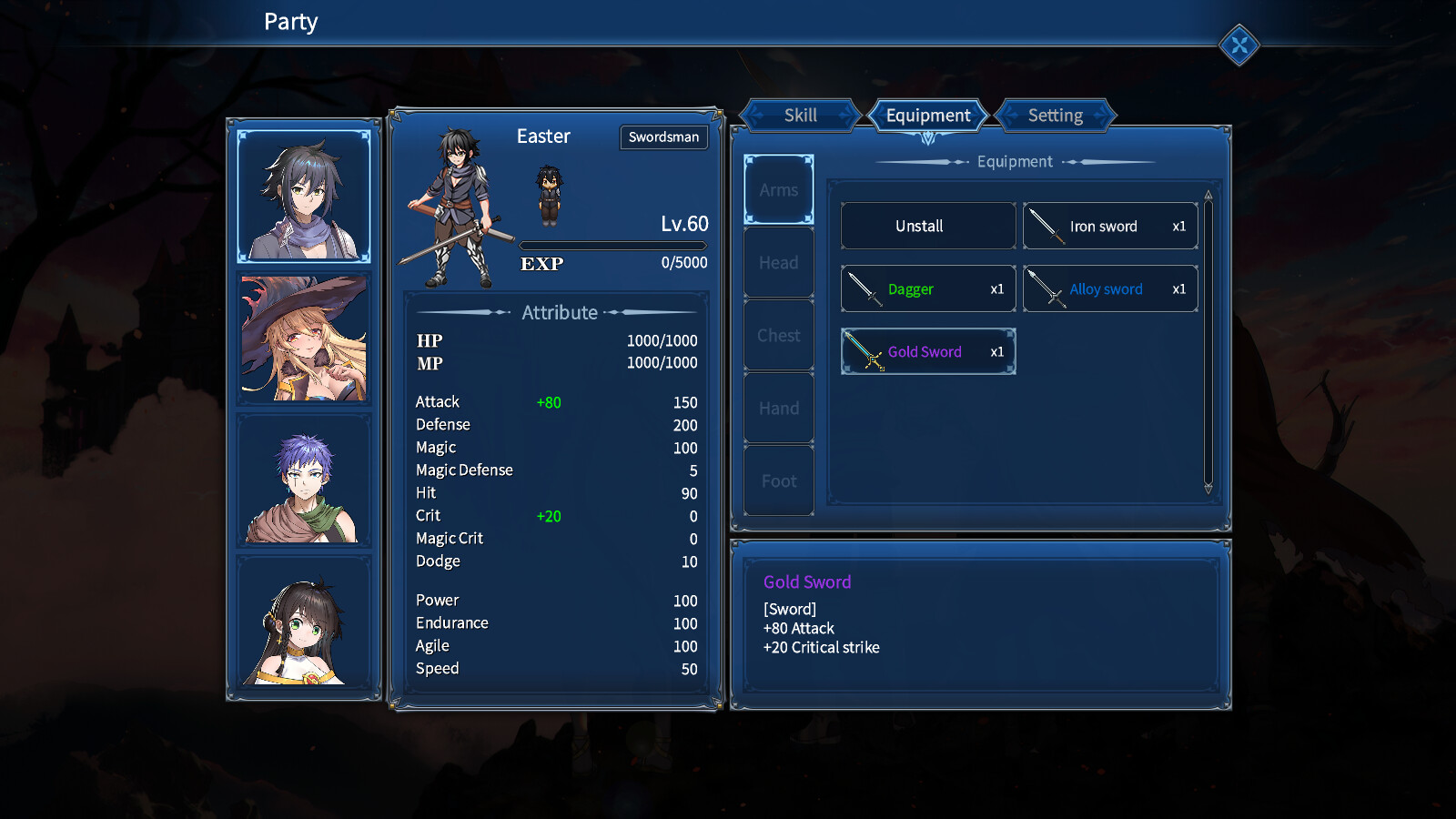Switch to the Skill tab

[x=800, y=116]
